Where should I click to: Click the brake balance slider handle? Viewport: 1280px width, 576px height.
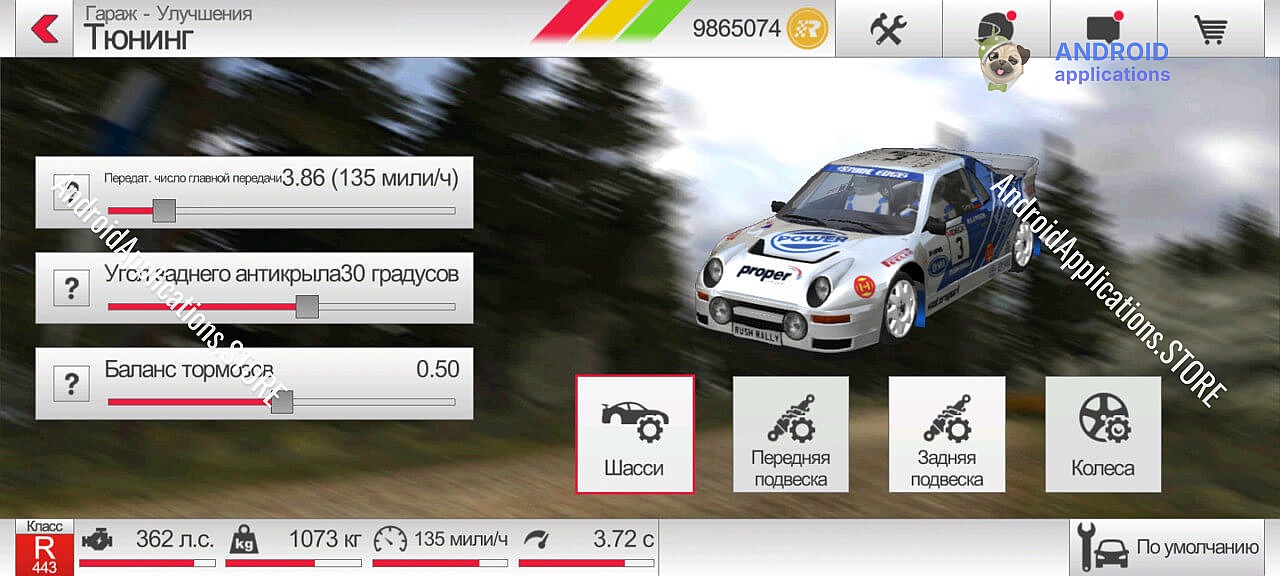click(282, 402)
